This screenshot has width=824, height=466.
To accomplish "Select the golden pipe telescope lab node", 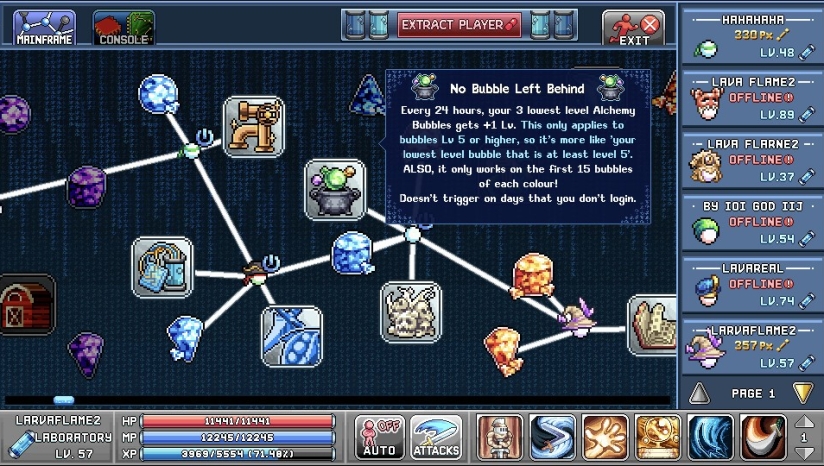I will 253,126.
